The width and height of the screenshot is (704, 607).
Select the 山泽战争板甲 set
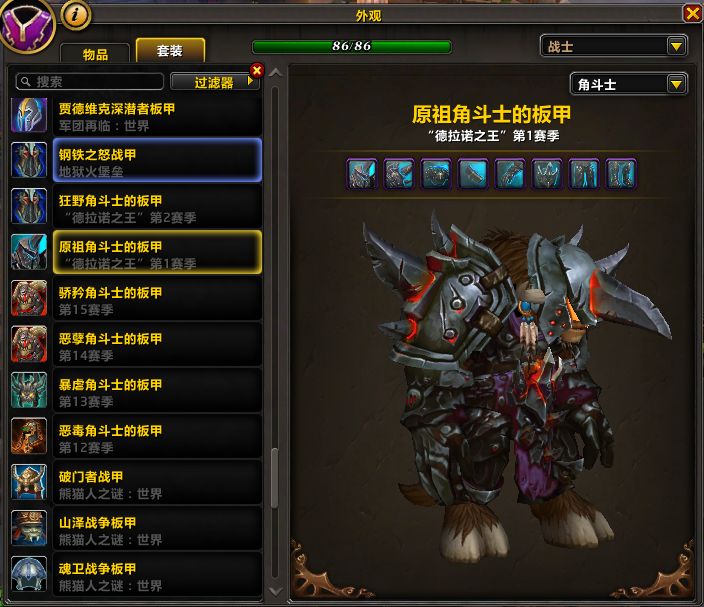pos(136,529)
